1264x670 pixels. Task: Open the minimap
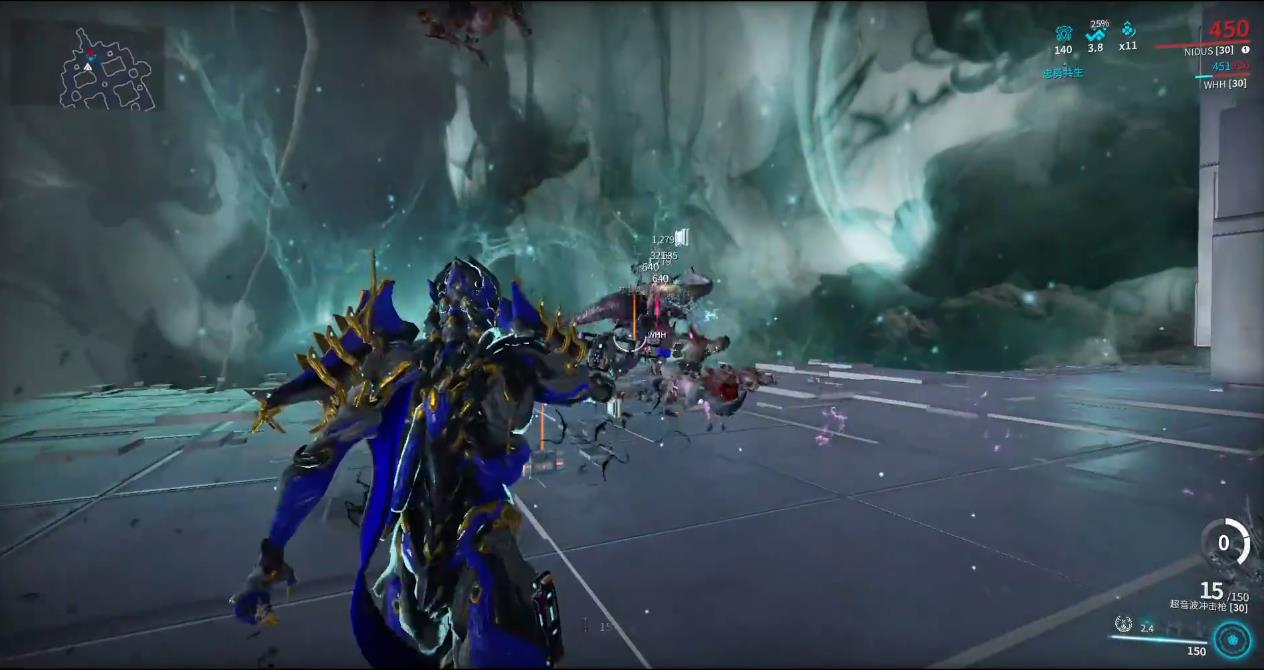coord(88,65)
